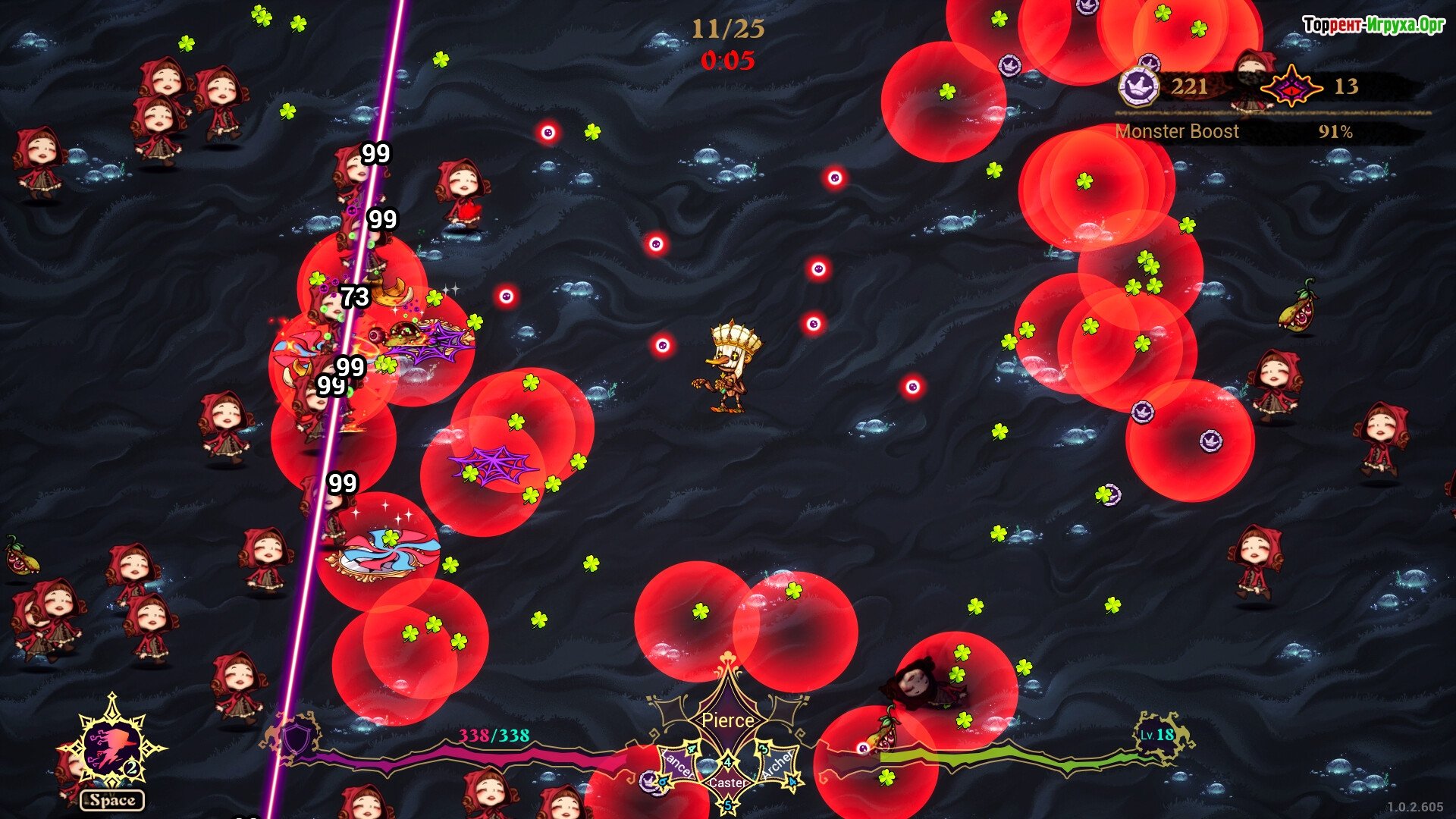Click the shield icon beside the health bar
Image resolution: width=1456 pixels, height=819 pixels.
pyautogui.click(x=296, y=737)
